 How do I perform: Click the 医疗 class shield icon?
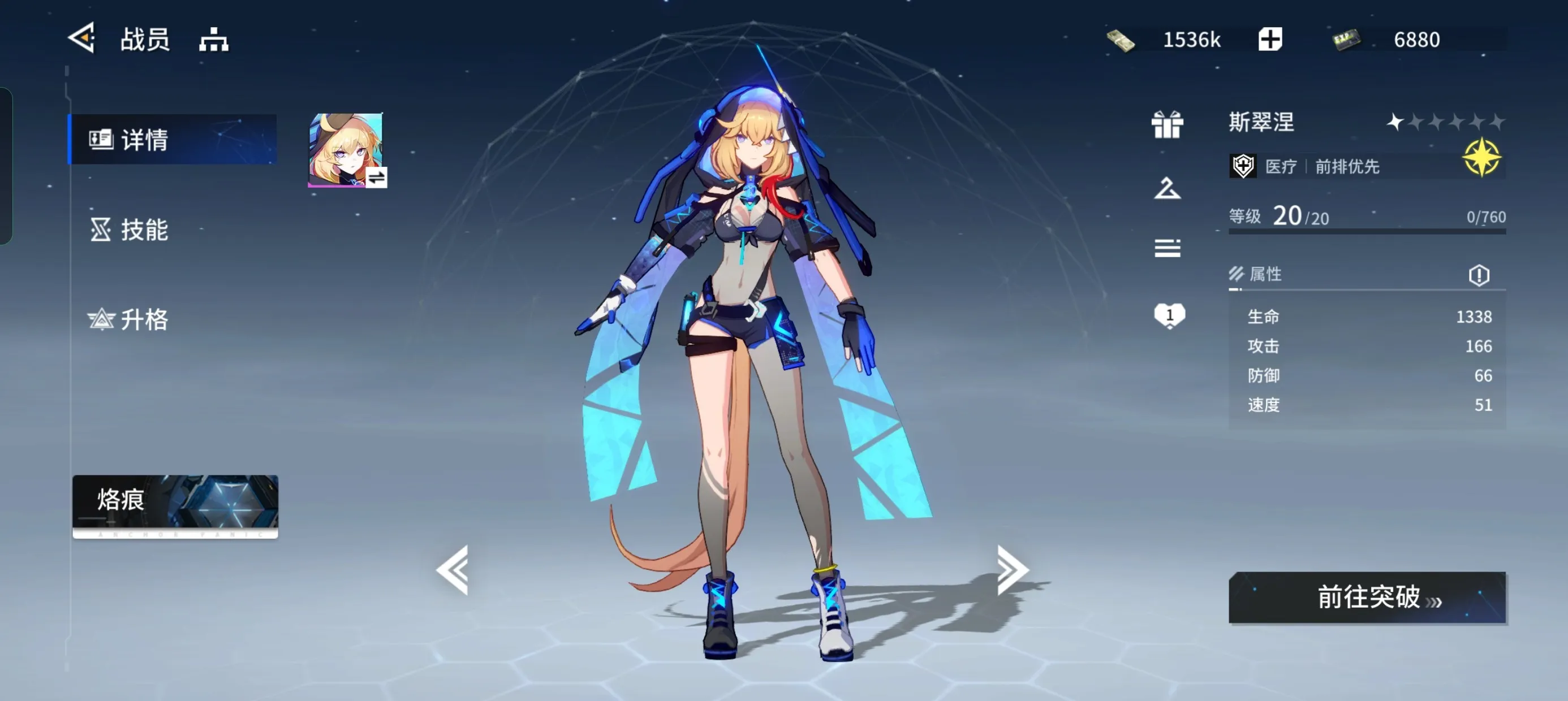pos(1243,165)
